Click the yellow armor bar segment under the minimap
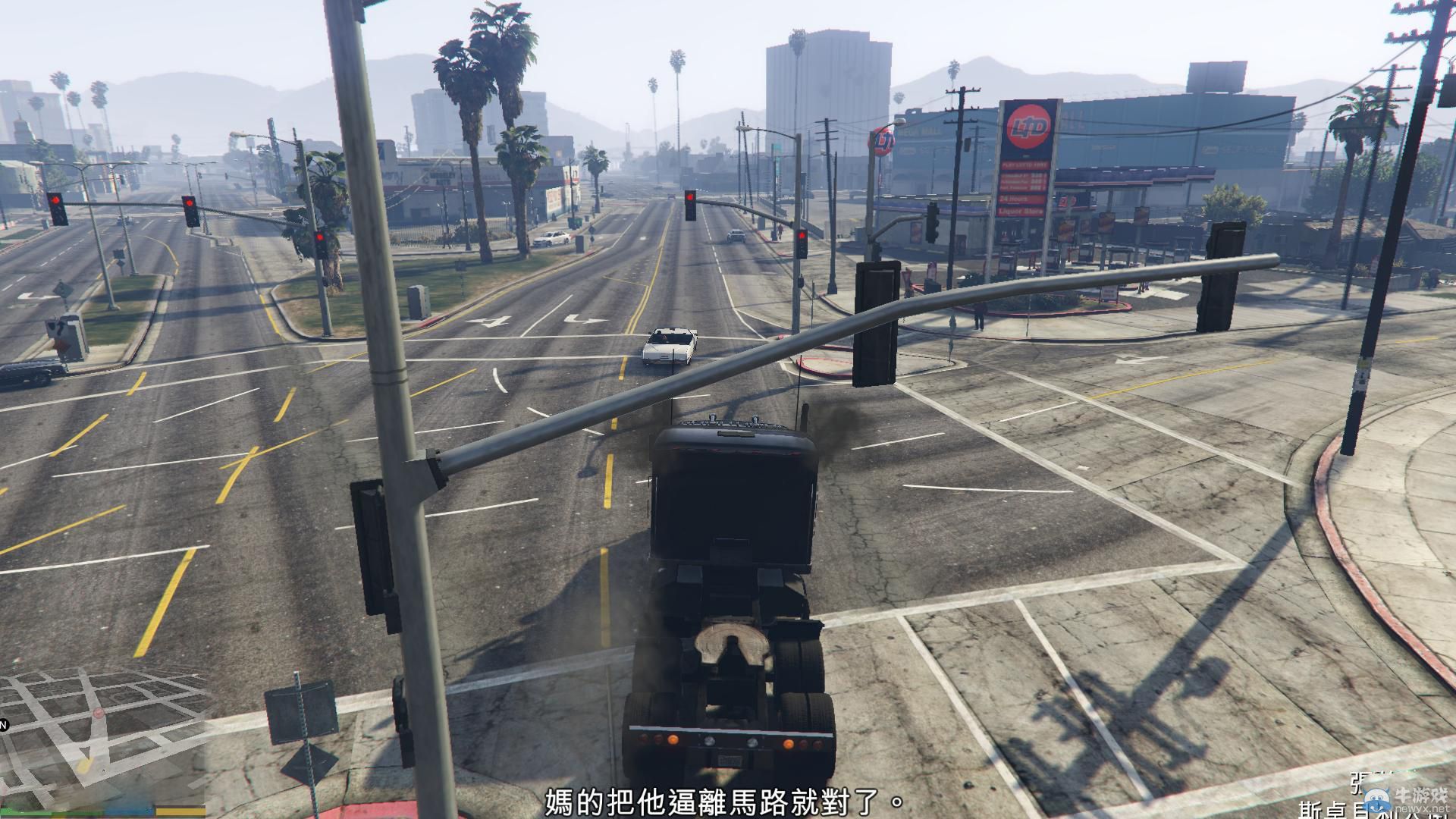The height and width of the screenshot is (819, 1456). click(180, 811)
